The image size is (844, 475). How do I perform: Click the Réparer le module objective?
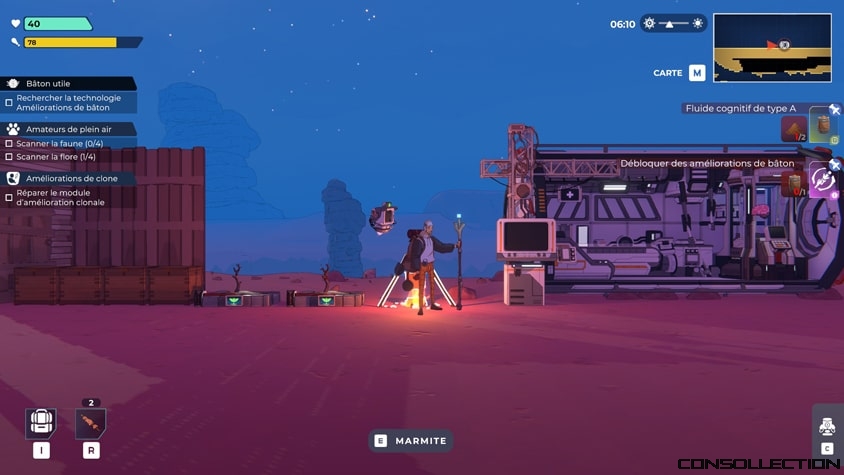pyautogui.click(x=60, y=197)
